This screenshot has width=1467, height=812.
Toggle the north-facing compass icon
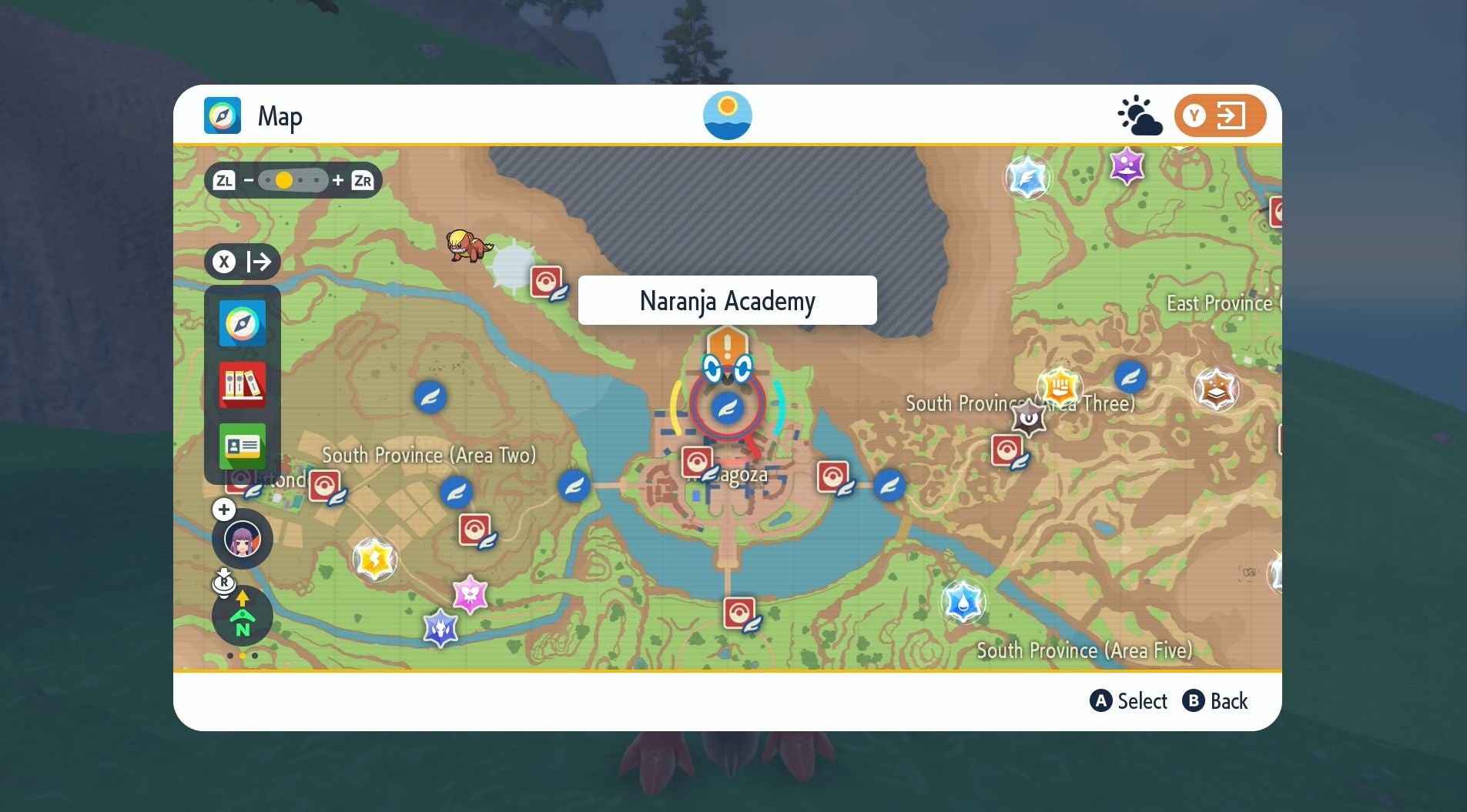tap(242, 616)
